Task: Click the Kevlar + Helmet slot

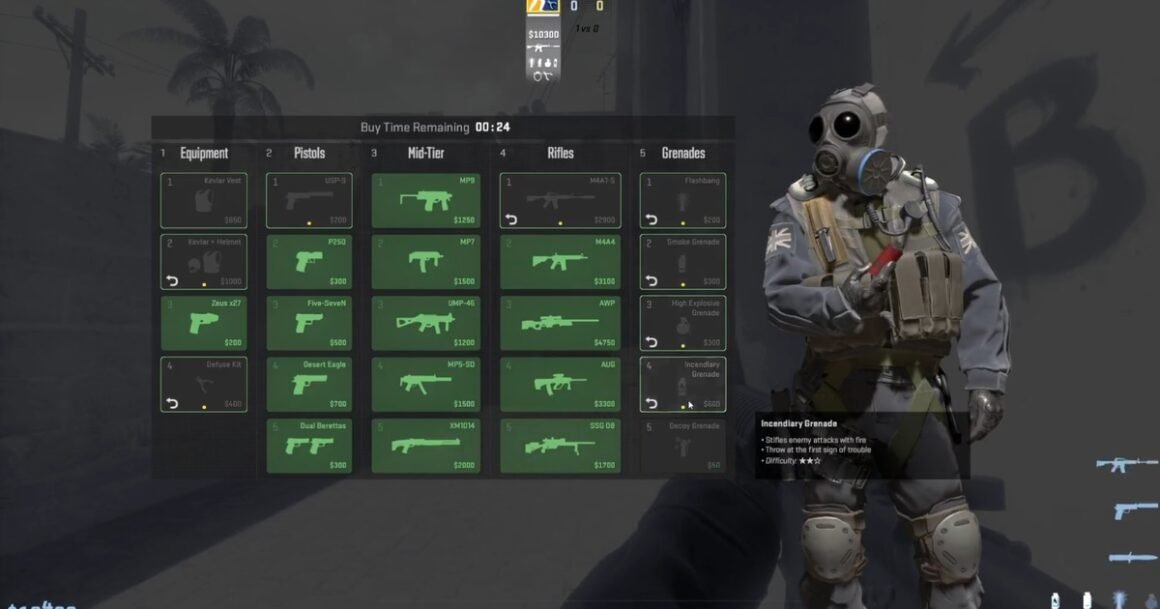Action: tap(203, 262)
